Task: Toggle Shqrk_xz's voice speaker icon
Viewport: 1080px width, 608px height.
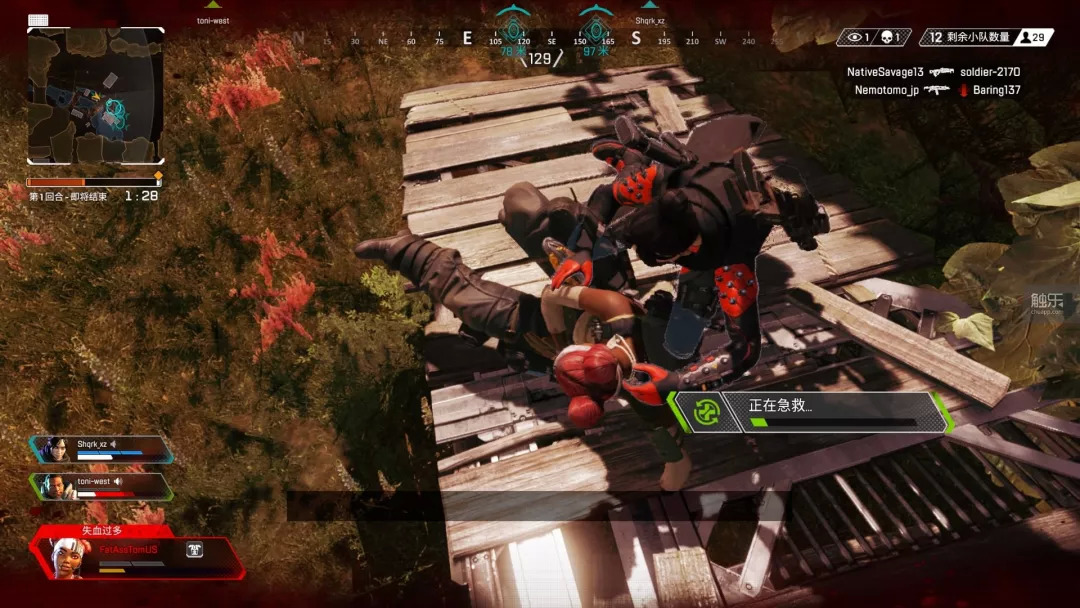Action: (114, 444)
